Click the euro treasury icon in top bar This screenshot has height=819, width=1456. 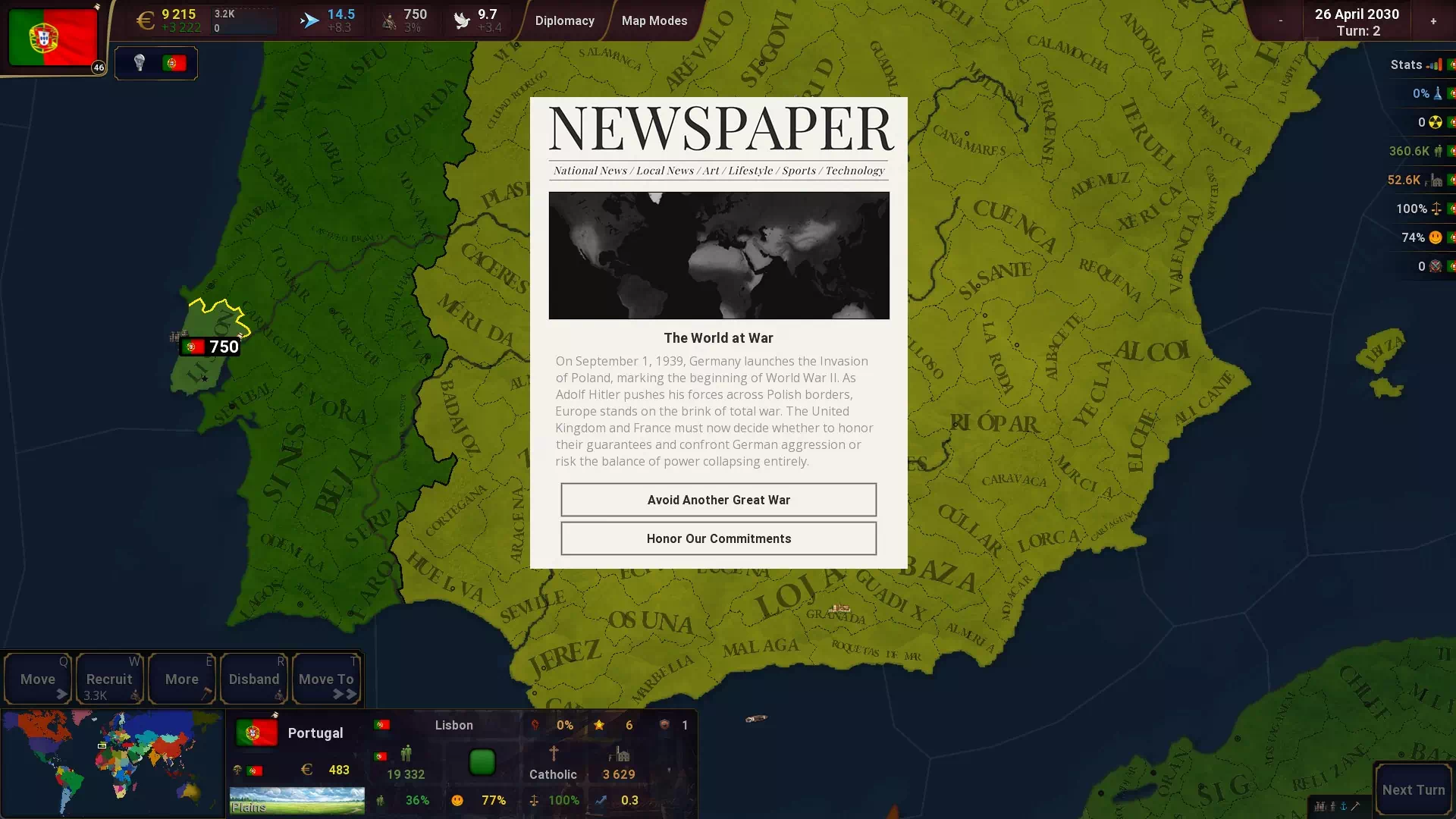146,19
